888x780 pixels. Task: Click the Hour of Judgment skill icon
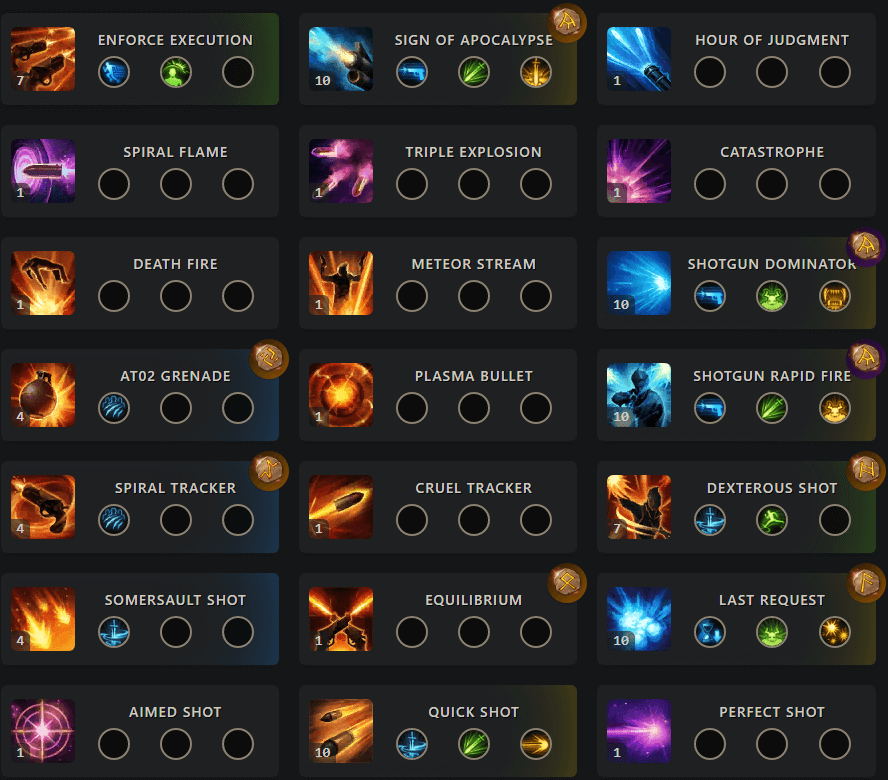coord(639,59)
